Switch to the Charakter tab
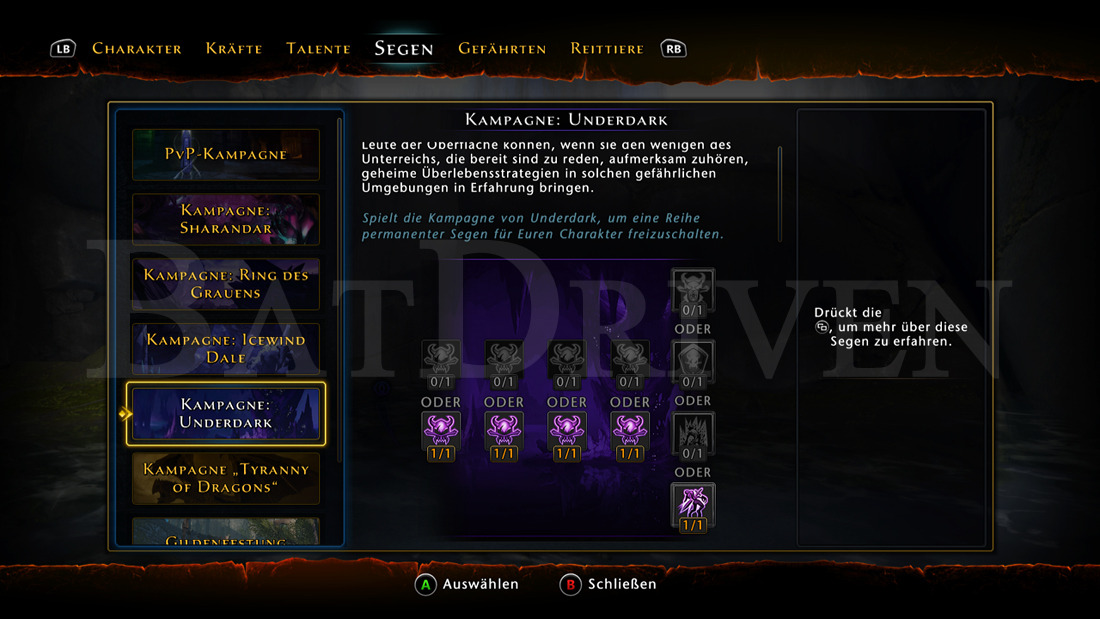Viewport: 1100px width, 619px height. [137, 48]
